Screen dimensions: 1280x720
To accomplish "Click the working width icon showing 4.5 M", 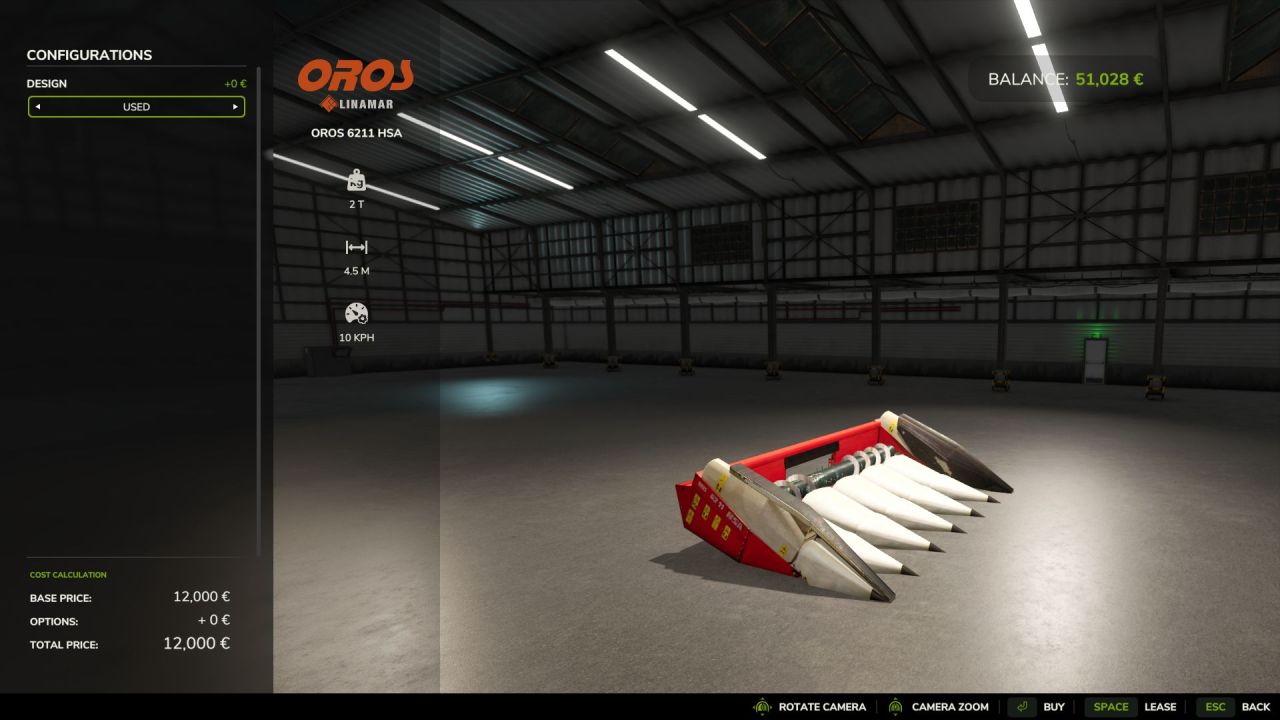I will pos(357,247).
